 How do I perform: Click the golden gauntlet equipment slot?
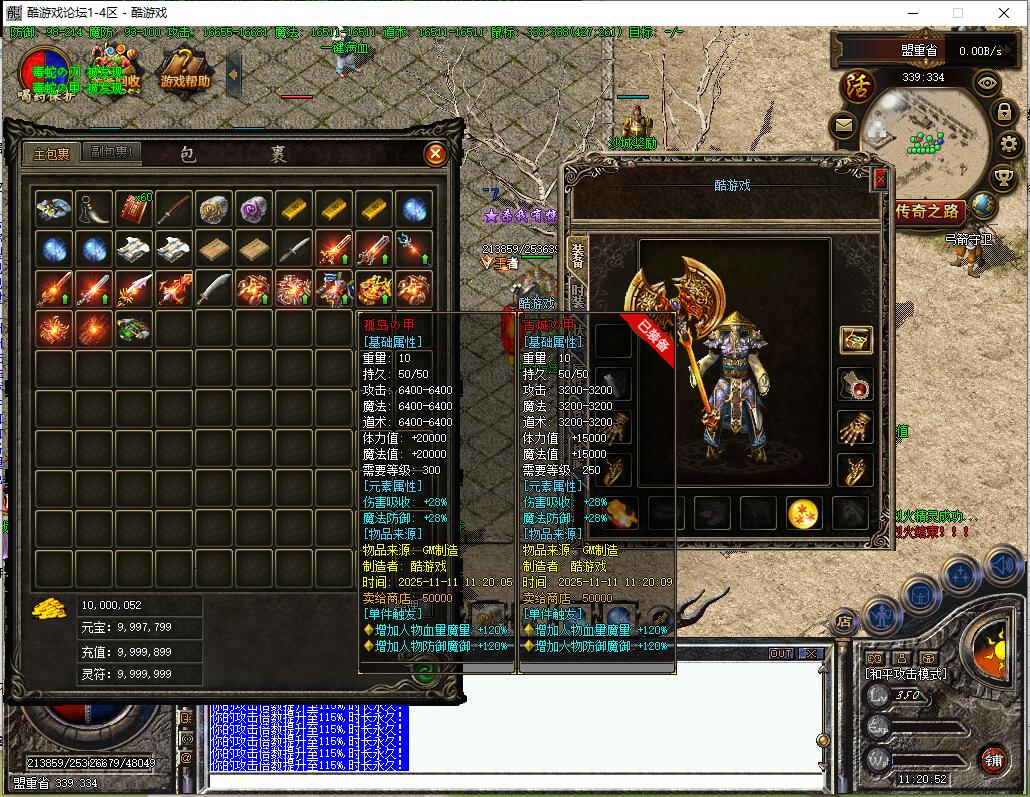pos(855,427)
